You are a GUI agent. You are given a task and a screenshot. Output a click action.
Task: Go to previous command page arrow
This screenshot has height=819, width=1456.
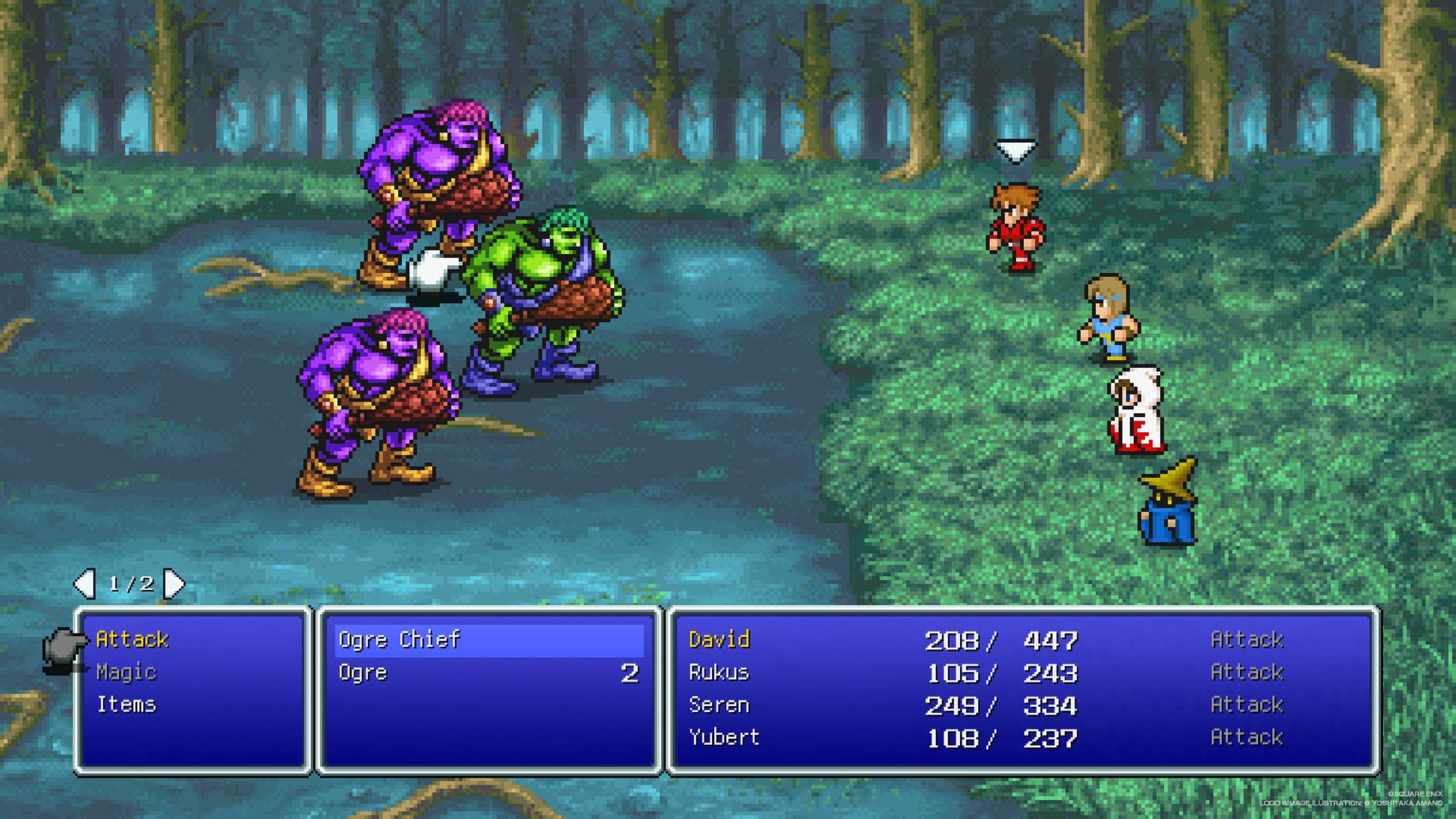[85, 583]
